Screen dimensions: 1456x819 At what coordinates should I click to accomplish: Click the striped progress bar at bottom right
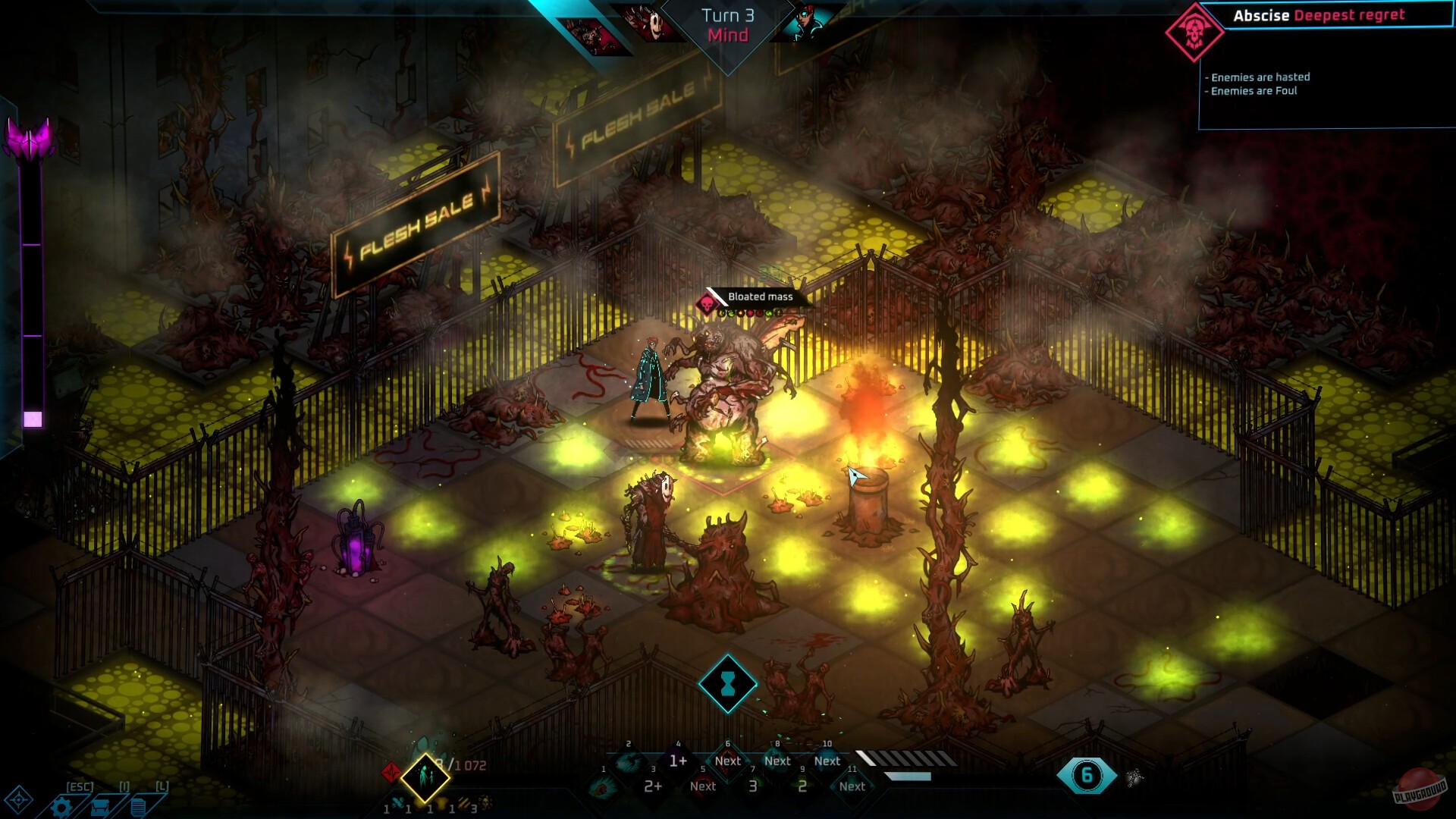(x=906, y=758)
